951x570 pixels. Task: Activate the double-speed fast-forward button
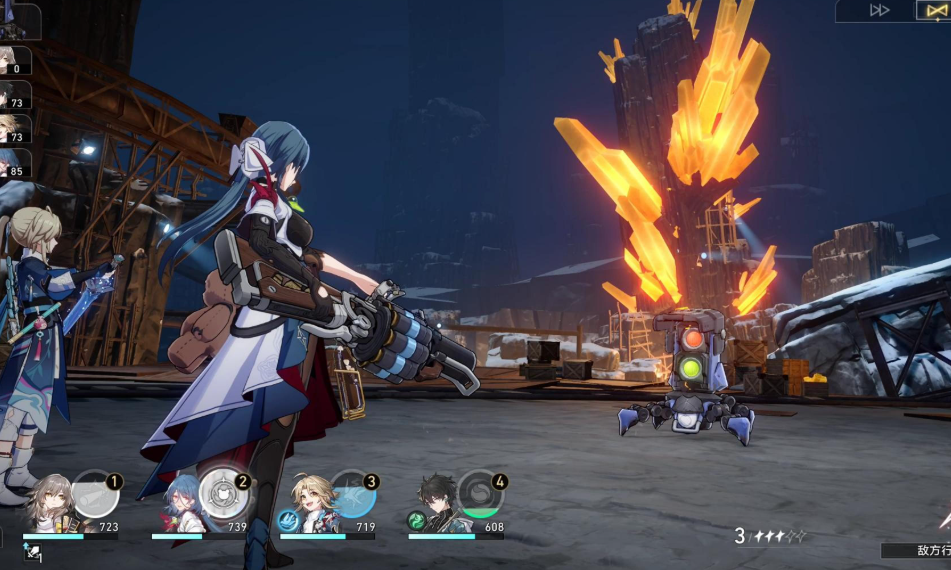(879, 10)
